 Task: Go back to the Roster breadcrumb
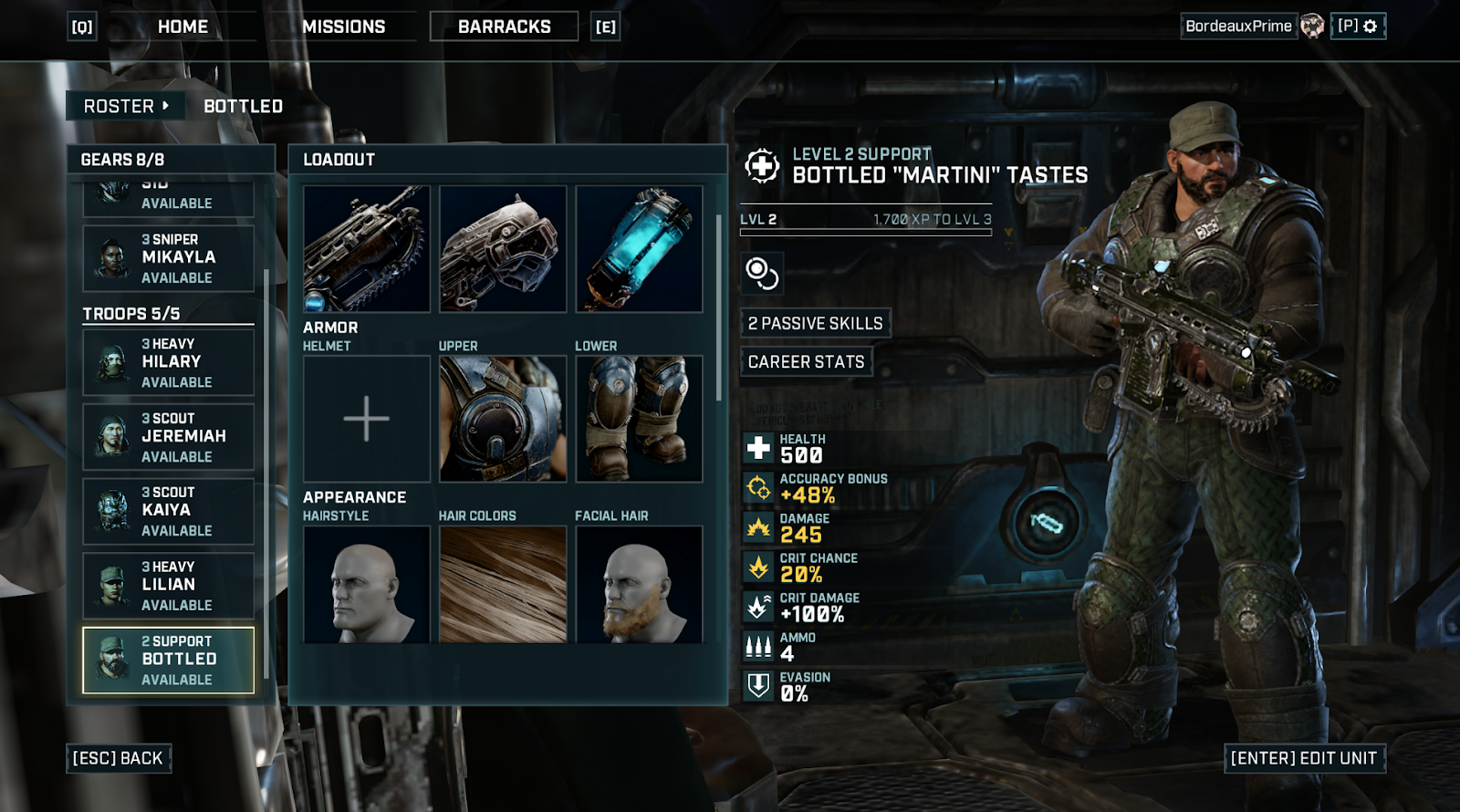125,106
